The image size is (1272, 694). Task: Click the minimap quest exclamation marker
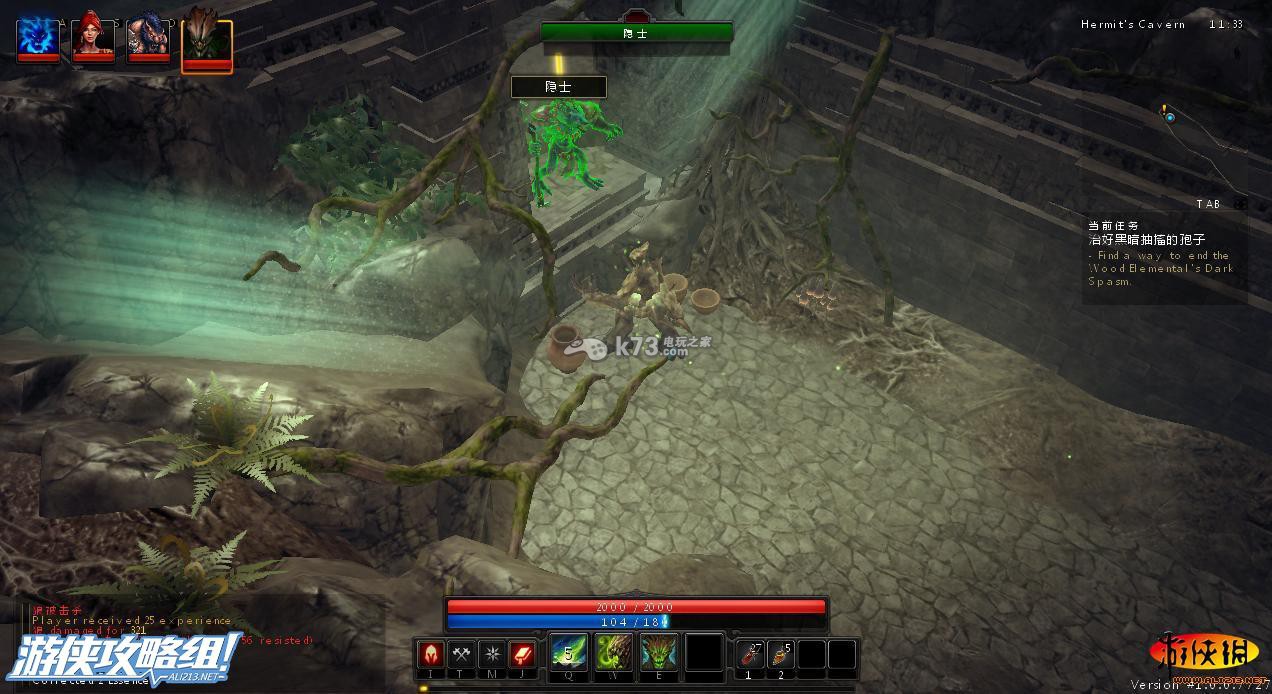pyautogui.click(x=1165, y=109)
